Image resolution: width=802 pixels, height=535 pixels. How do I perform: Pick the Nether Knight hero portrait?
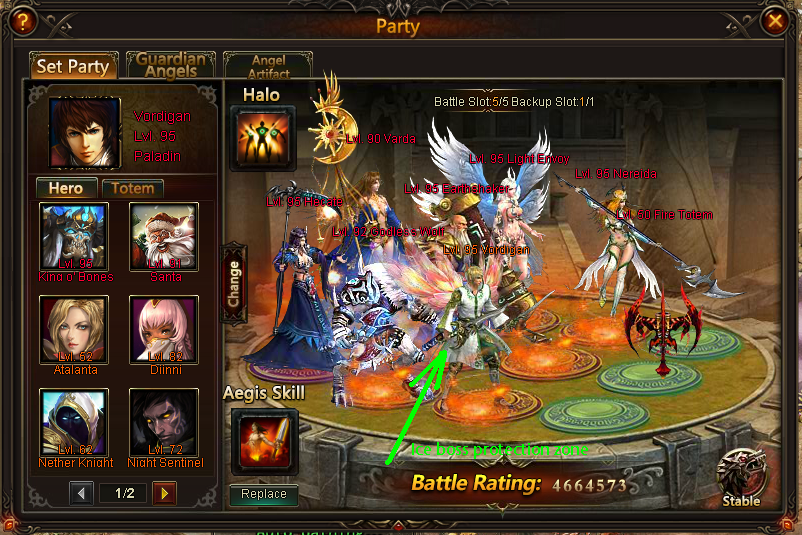pos(74,423)
